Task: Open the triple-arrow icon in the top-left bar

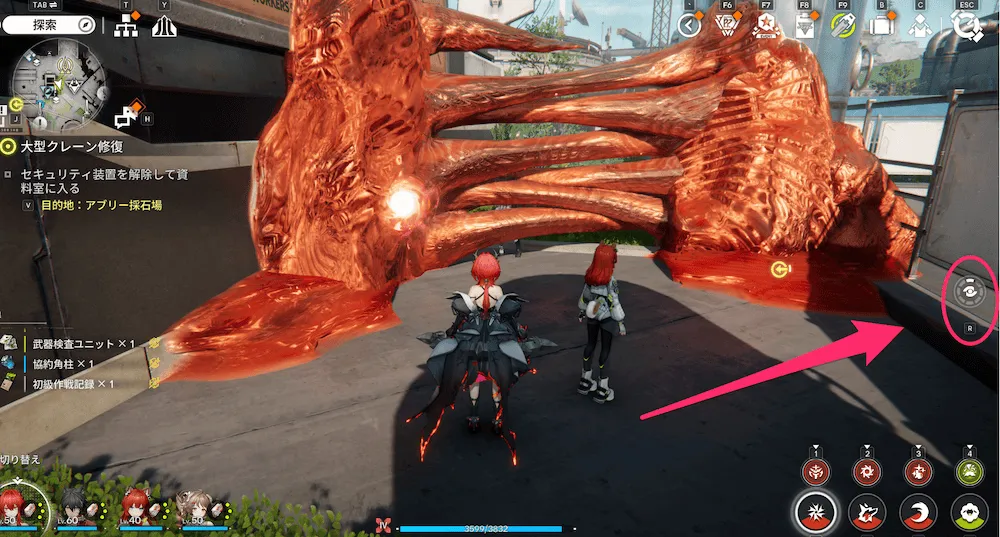Action: click(x=164, y=27)
